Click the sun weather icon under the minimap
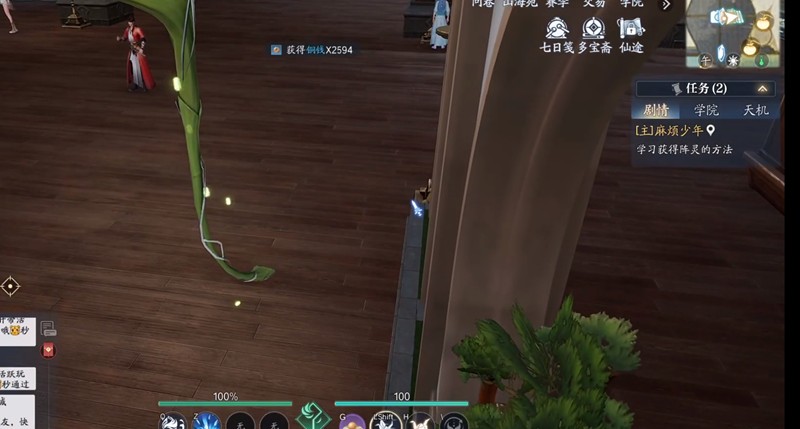Screen dimensions: 800x429 click(x=733, y=60)
